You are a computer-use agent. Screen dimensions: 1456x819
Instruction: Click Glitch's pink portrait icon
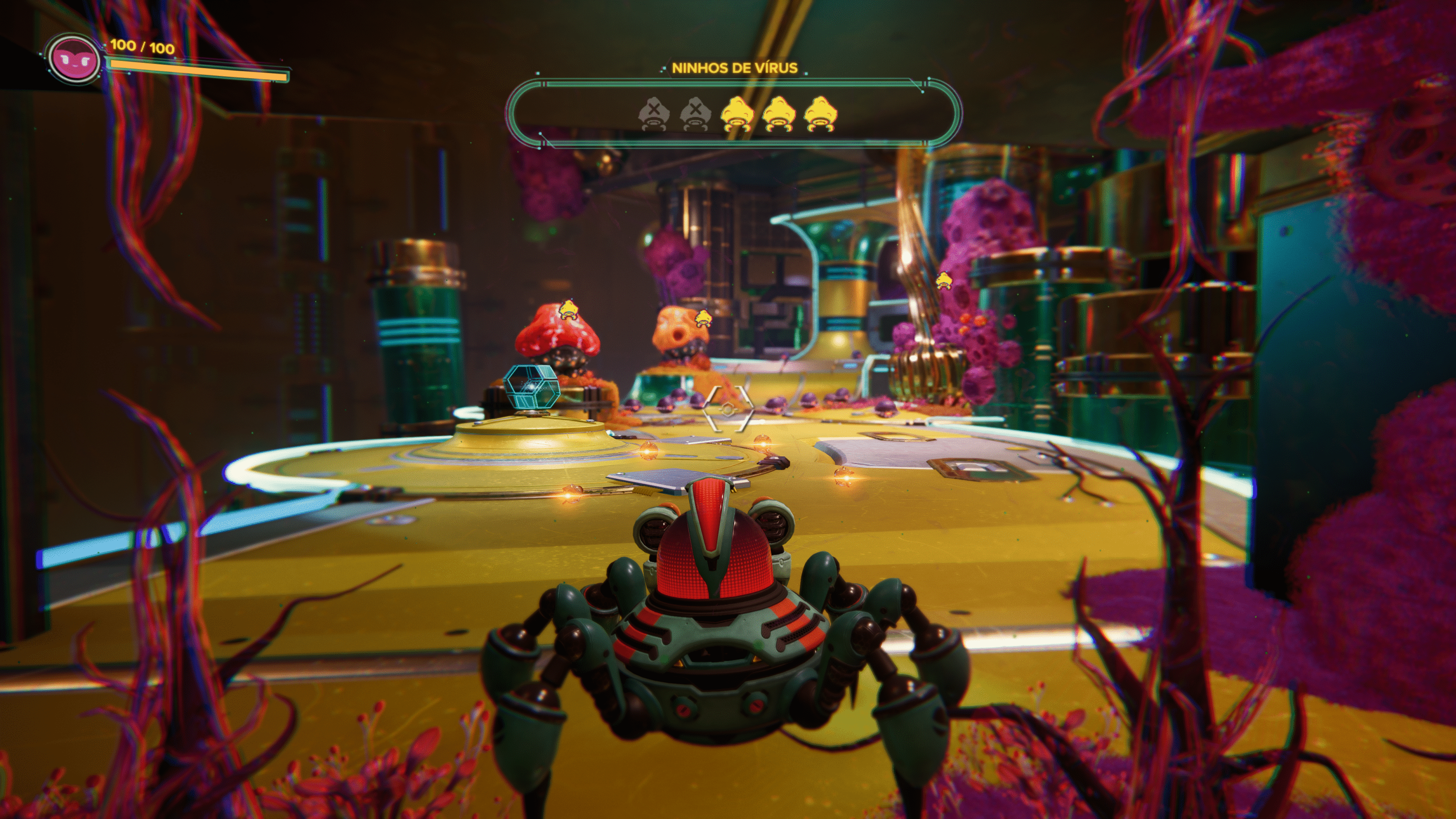click(73, 59)
